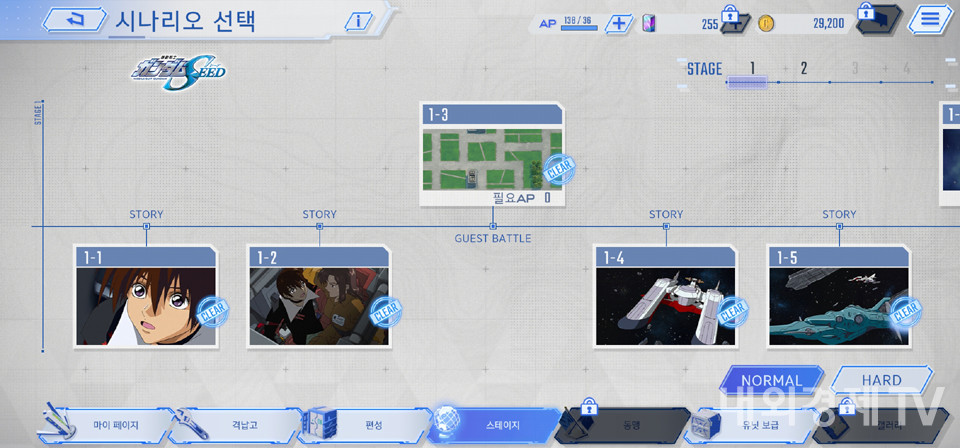This screenshot has width=960, height=448.
Task: Select NORMAL difficulty
Action: (x=771, y=380)
